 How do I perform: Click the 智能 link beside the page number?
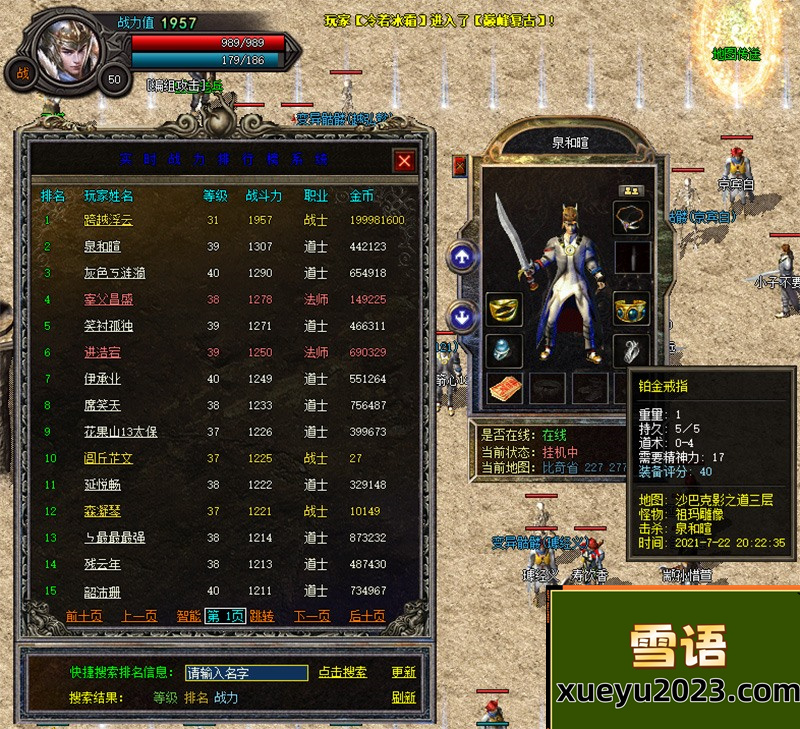[188, 616]
